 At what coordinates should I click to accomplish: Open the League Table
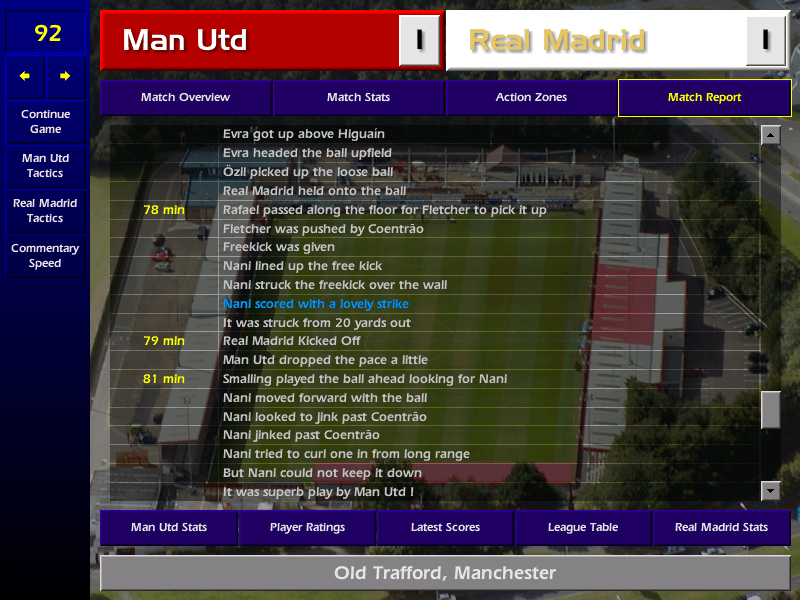[583, 527]
